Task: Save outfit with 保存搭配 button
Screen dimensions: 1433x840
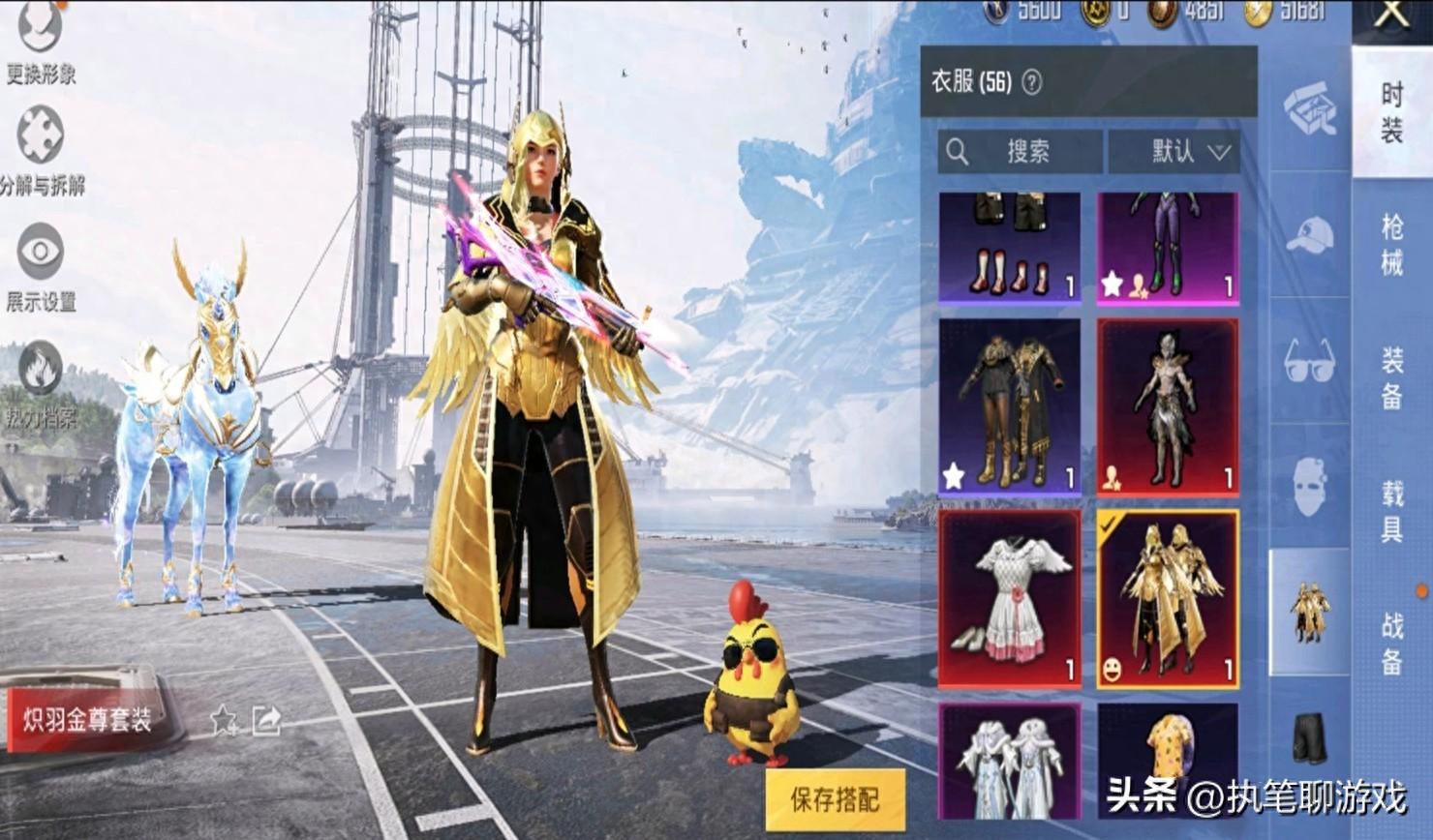Action: coord(835,799)
